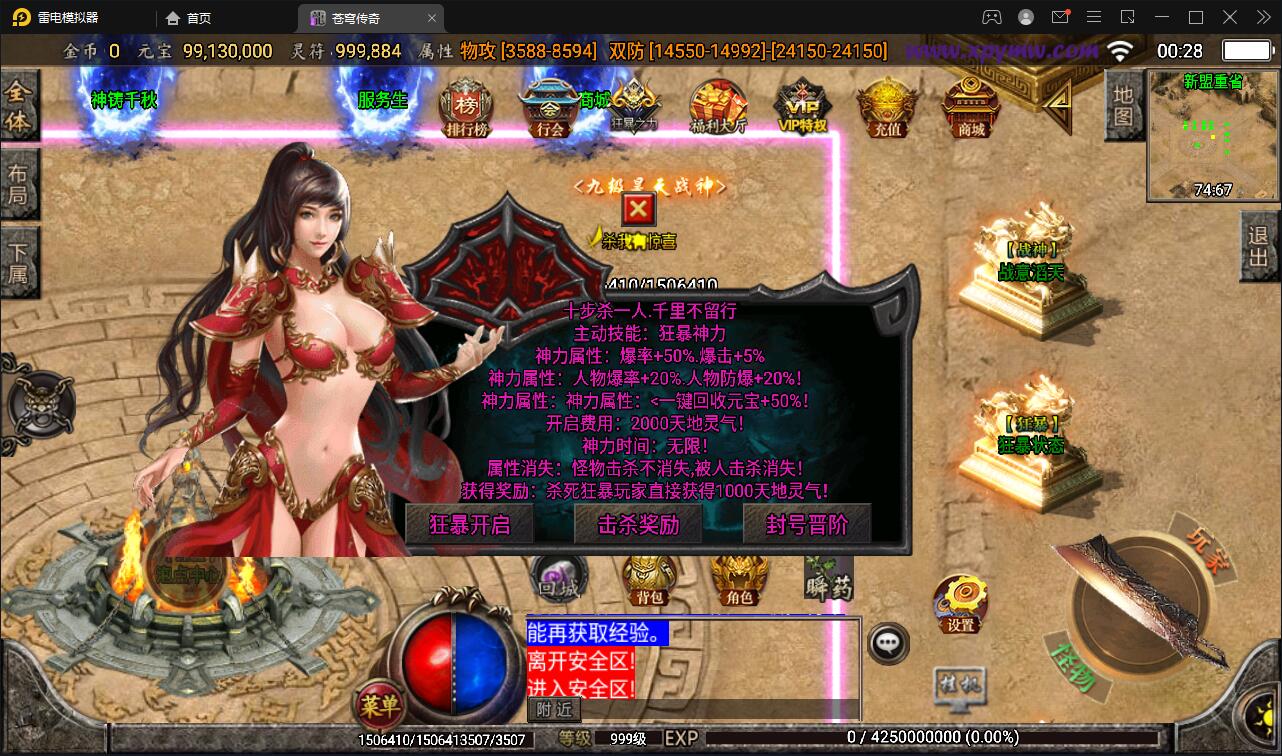
Task: Click the 封号晋阶 advancement button
Action: point(806,523)
